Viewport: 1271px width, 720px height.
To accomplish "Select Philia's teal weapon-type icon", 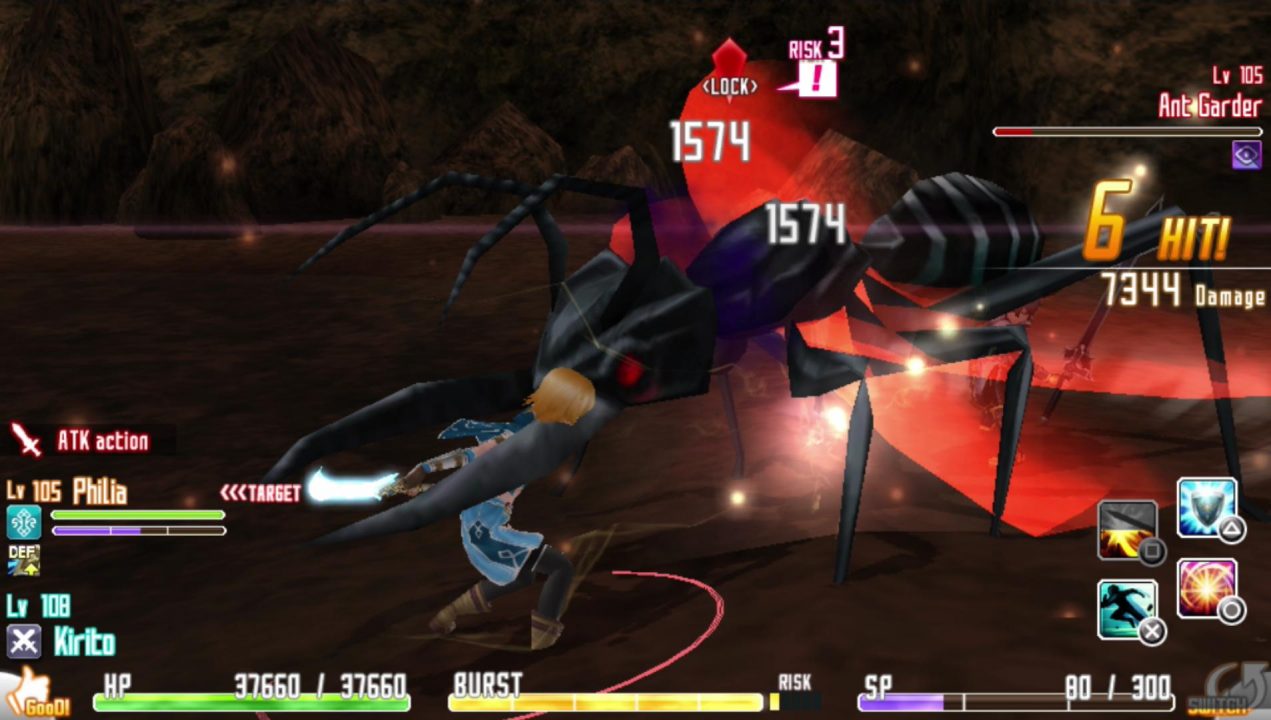I will coord(23,522).
